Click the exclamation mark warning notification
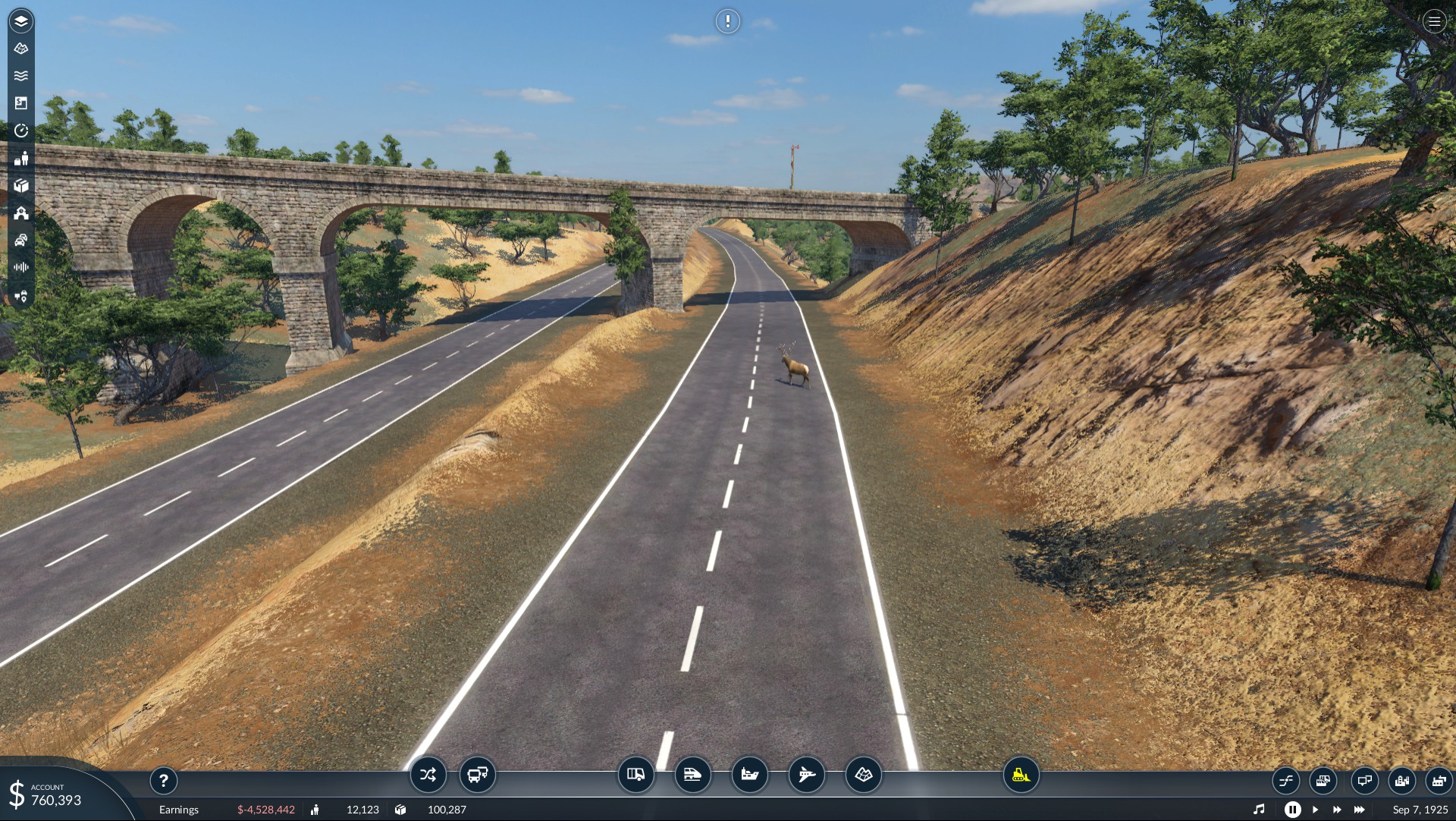1456x821 pixels. coord(727,21)
